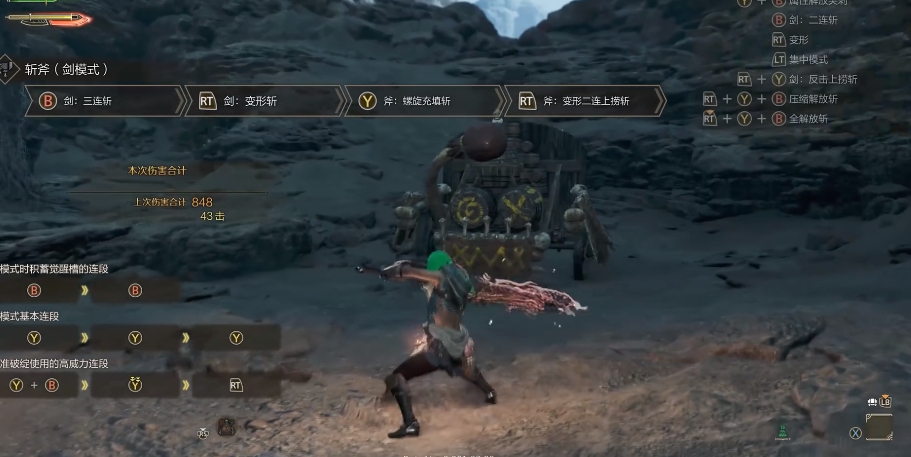Viewport: 911px width, 457px height.
Task: Click the empty item slot box
Action: click(879, 428)
